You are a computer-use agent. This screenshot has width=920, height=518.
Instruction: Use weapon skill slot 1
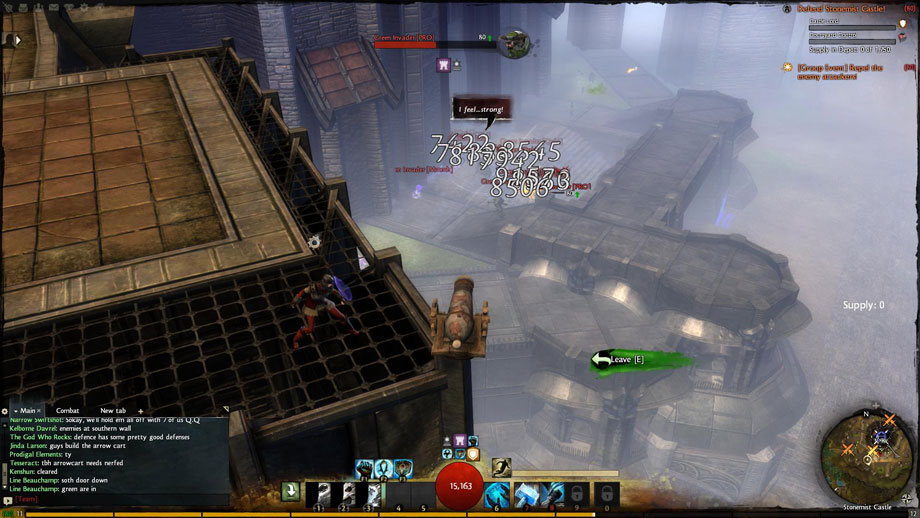(x=319, y=494)
